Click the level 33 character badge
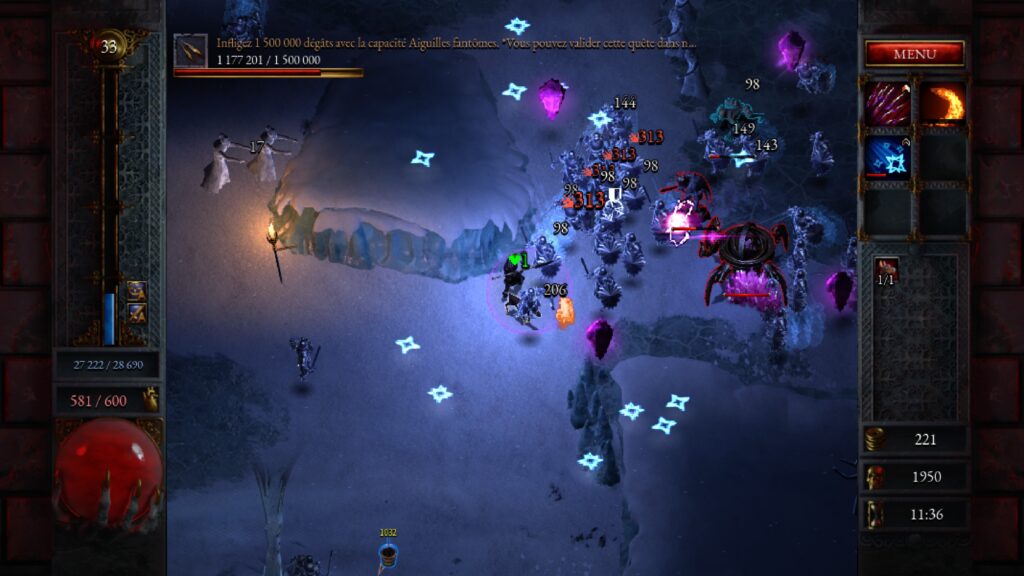 (x=108, y=45)
